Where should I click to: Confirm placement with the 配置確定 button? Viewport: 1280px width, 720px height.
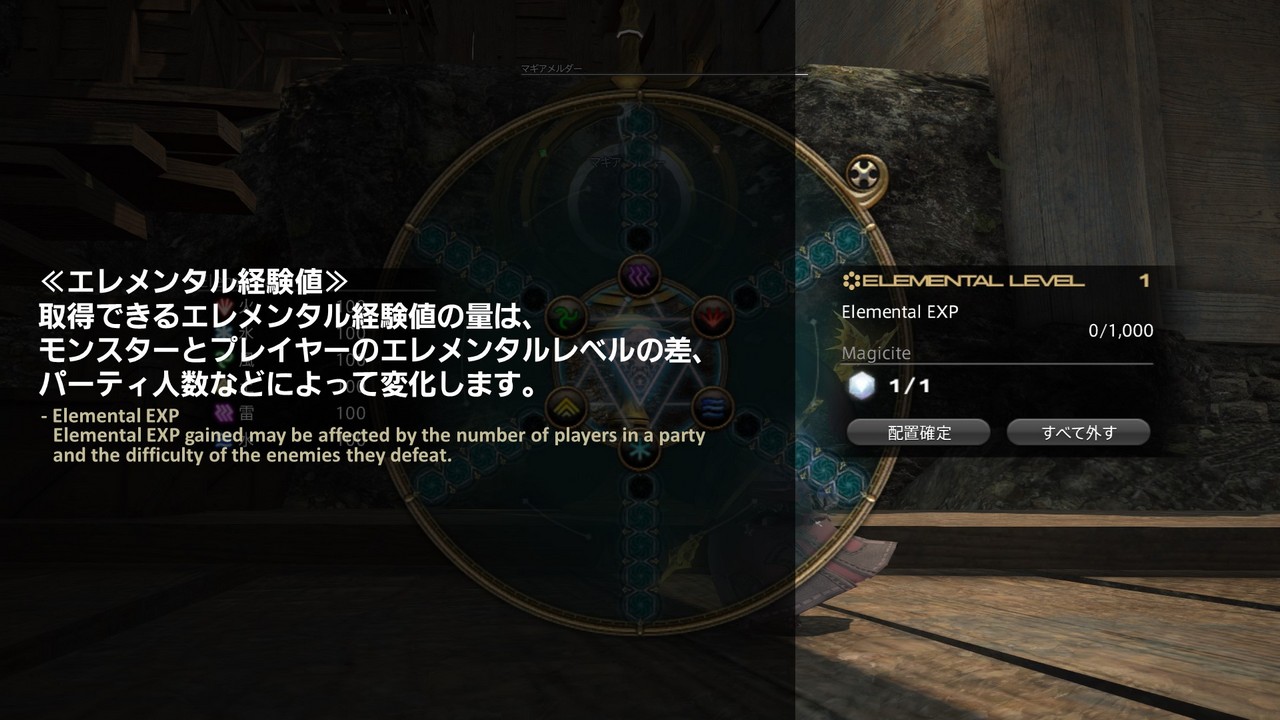[x=918, y=432]
